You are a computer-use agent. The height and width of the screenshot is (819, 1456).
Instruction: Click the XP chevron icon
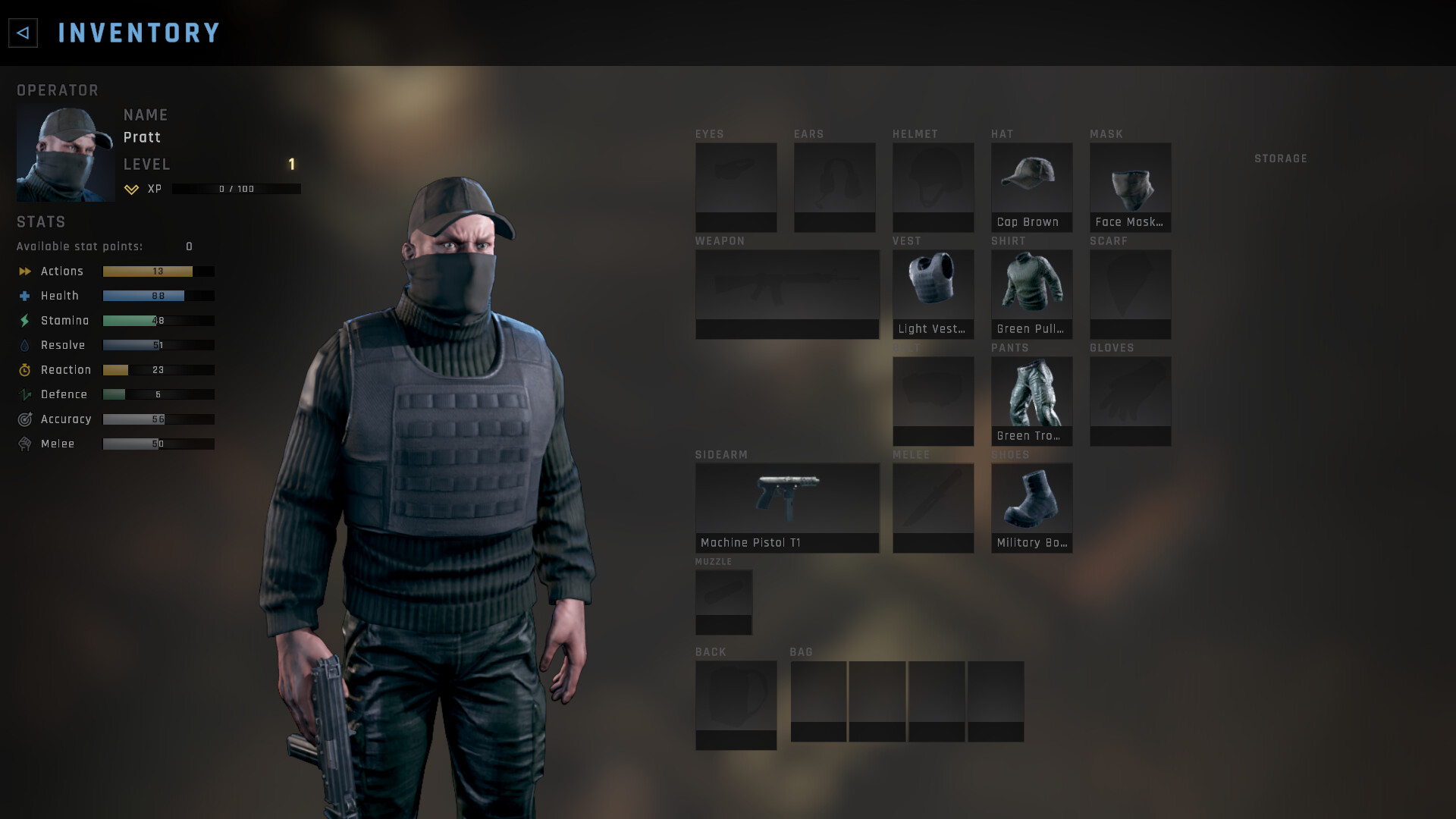click(130, 189)
